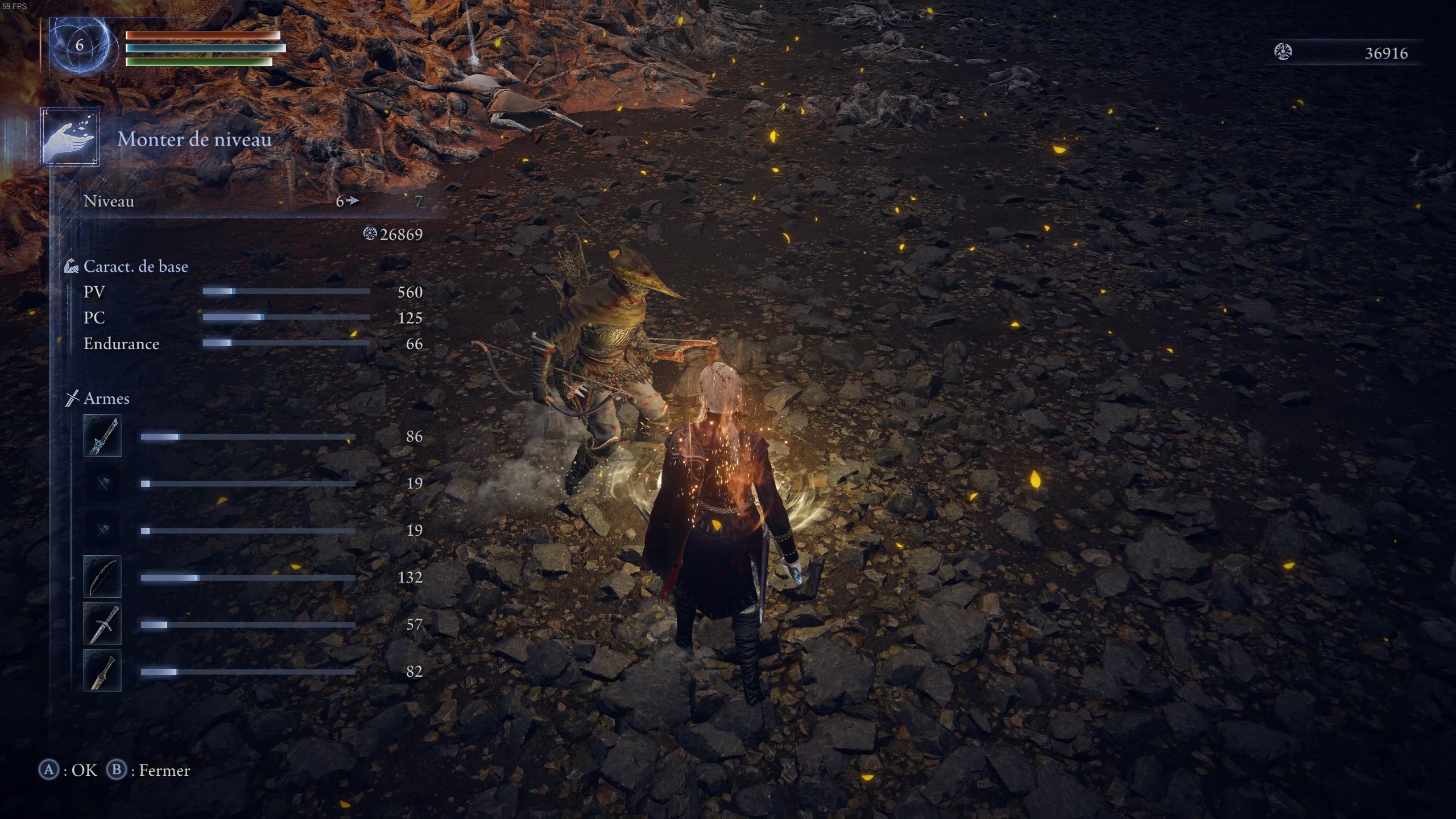Pick the bronze short sword weapon slot
The height and width of the screenshot is (819, 1456).
(102, 671)
